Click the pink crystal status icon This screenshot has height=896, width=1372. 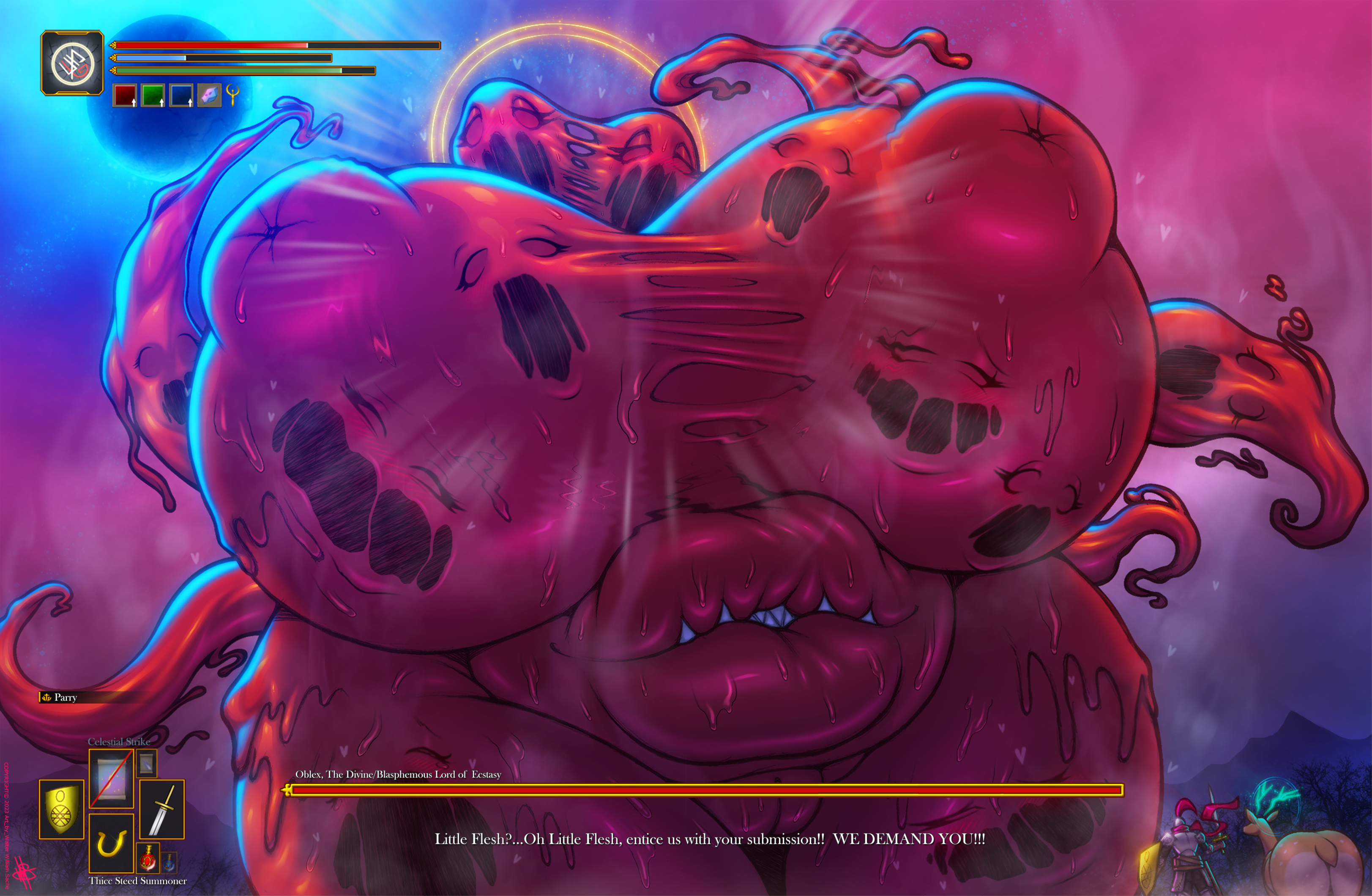[209, 95]
